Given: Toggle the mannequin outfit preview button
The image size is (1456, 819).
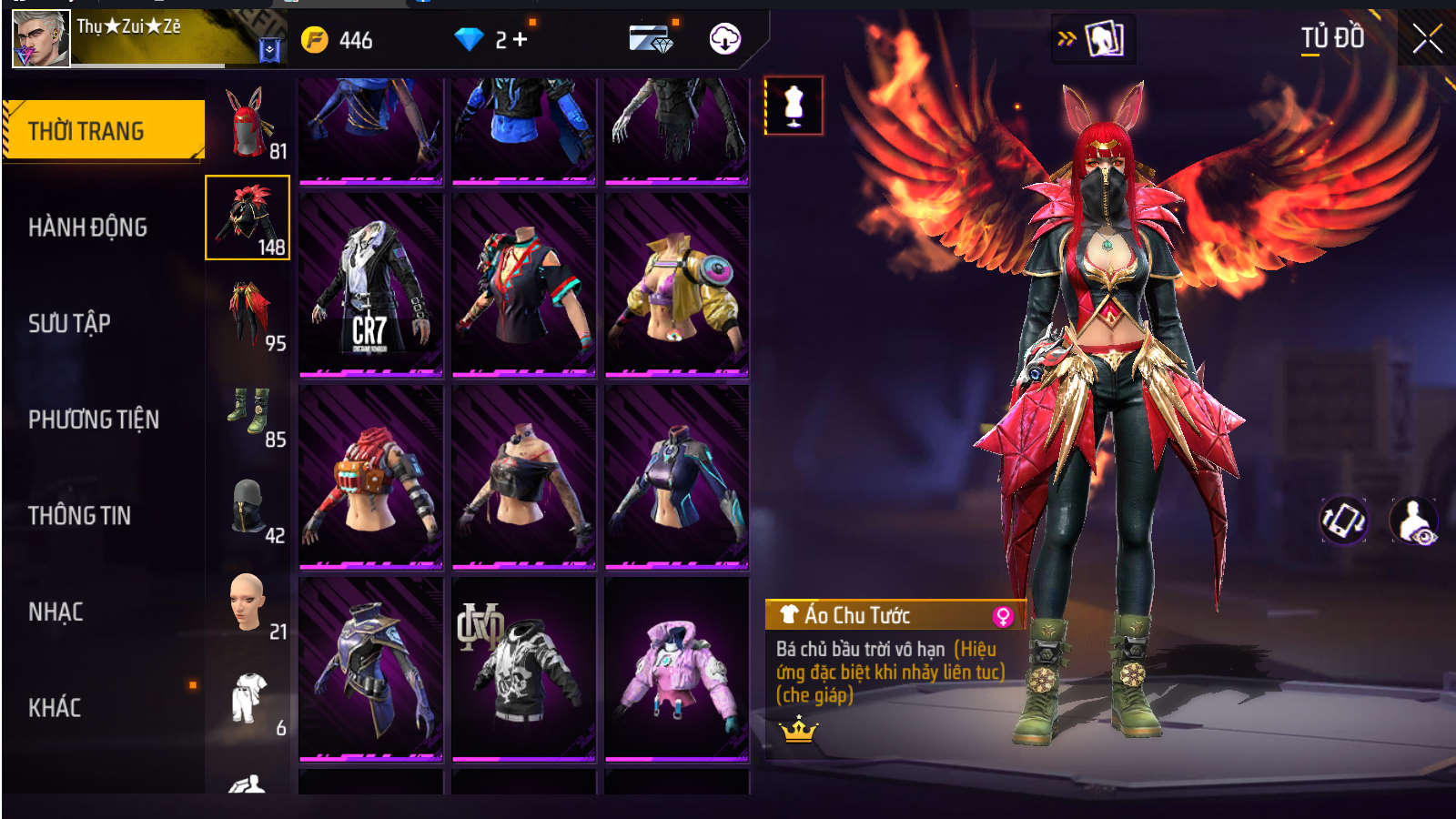Looking at the screenshot, I should [x=794, y=106].
